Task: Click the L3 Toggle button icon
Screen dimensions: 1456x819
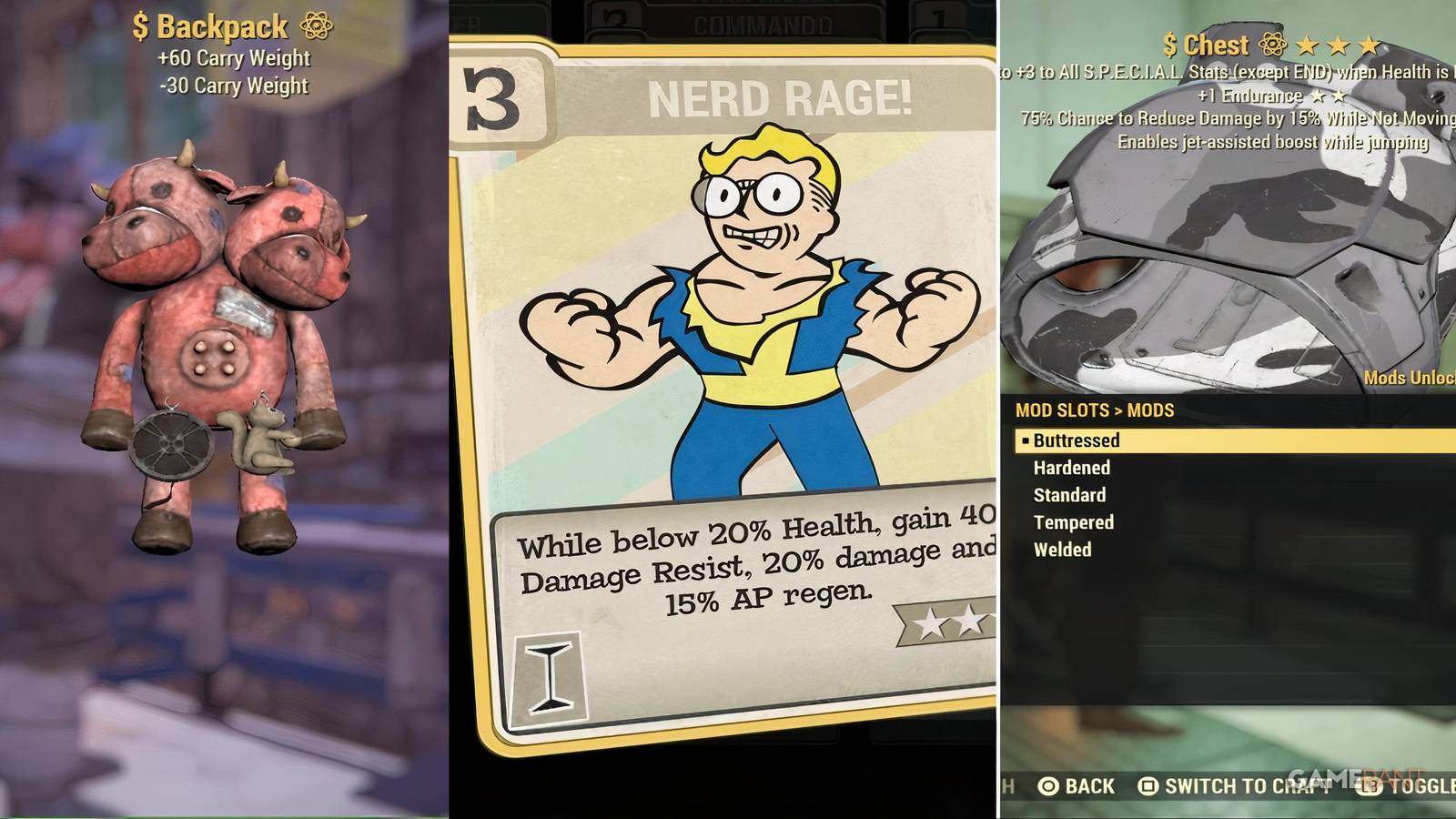Action: point(1368,785)
